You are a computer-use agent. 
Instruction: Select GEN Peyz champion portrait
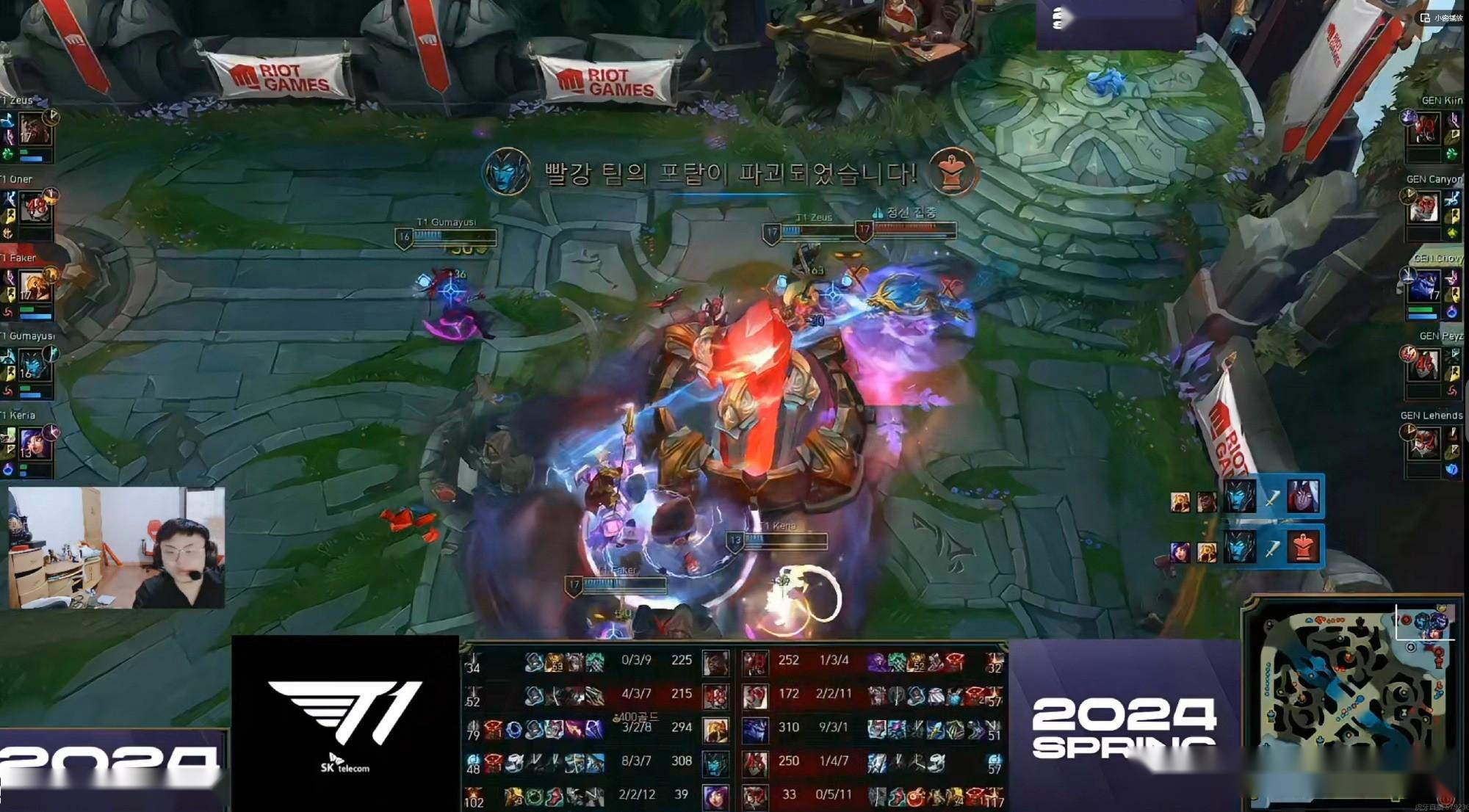pyautogui.click(x=1425, y=365)
